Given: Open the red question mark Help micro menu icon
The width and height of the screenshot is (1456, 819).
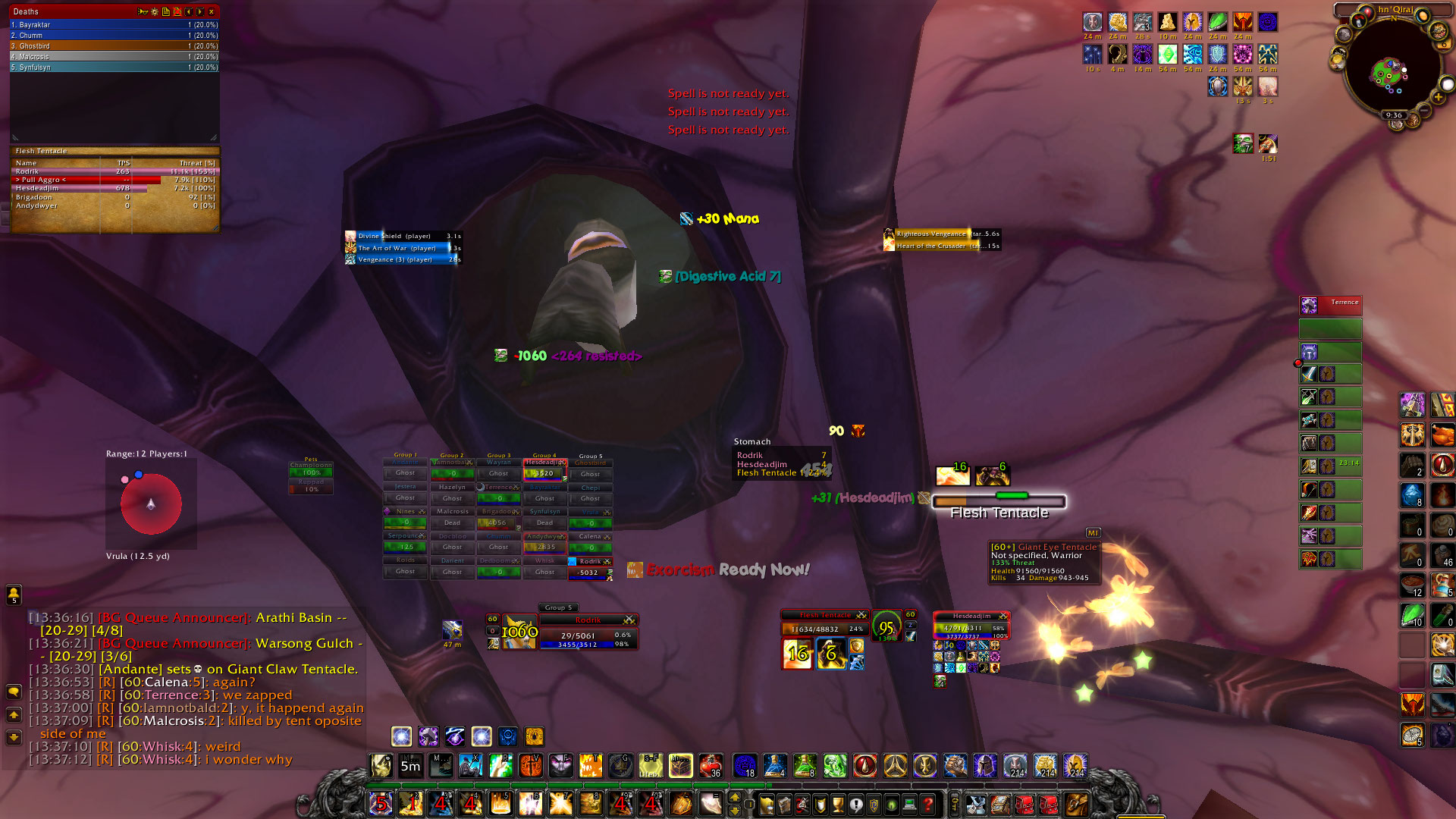Looking at the screenshot, I should pos(927,806).
